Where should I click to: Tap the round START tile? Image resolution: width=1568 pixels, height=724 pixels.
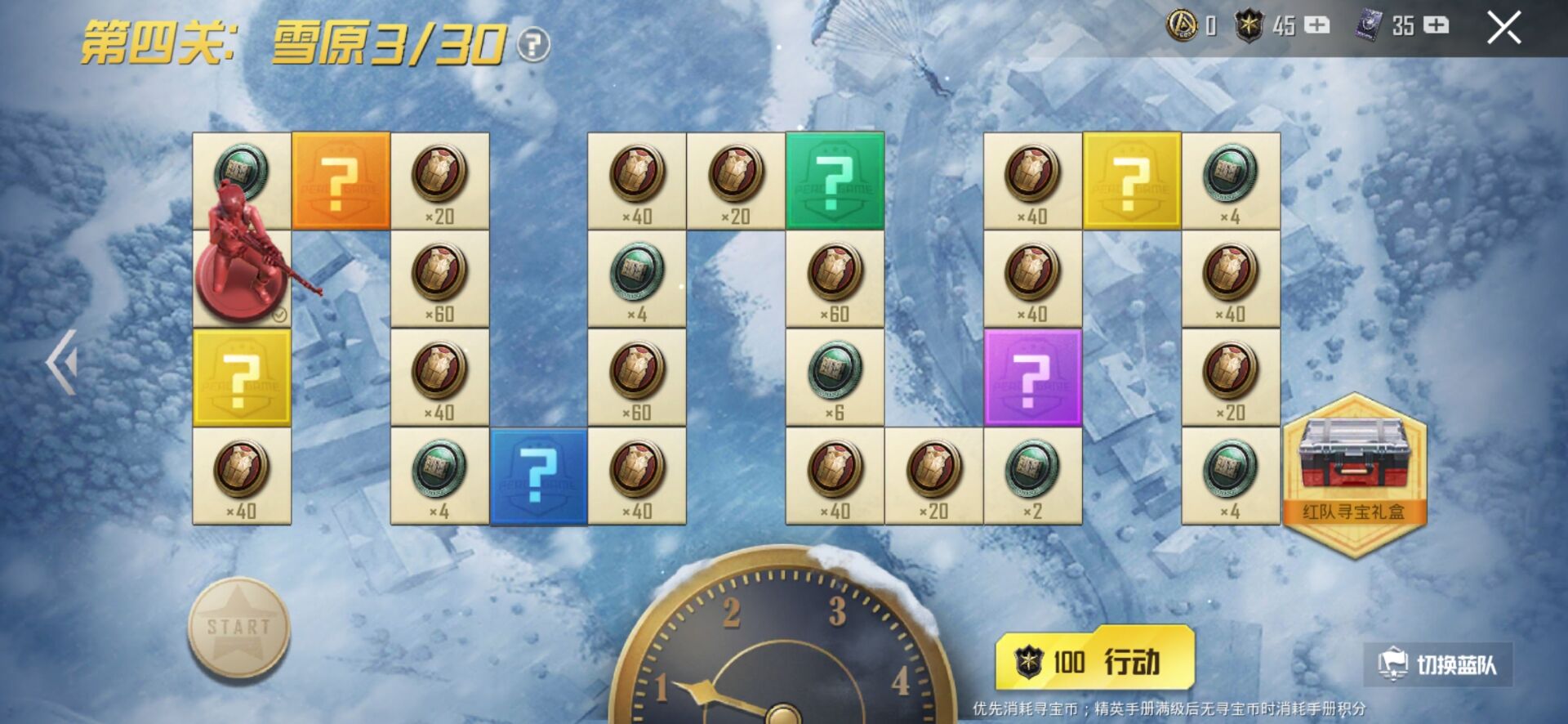point(238,628)
